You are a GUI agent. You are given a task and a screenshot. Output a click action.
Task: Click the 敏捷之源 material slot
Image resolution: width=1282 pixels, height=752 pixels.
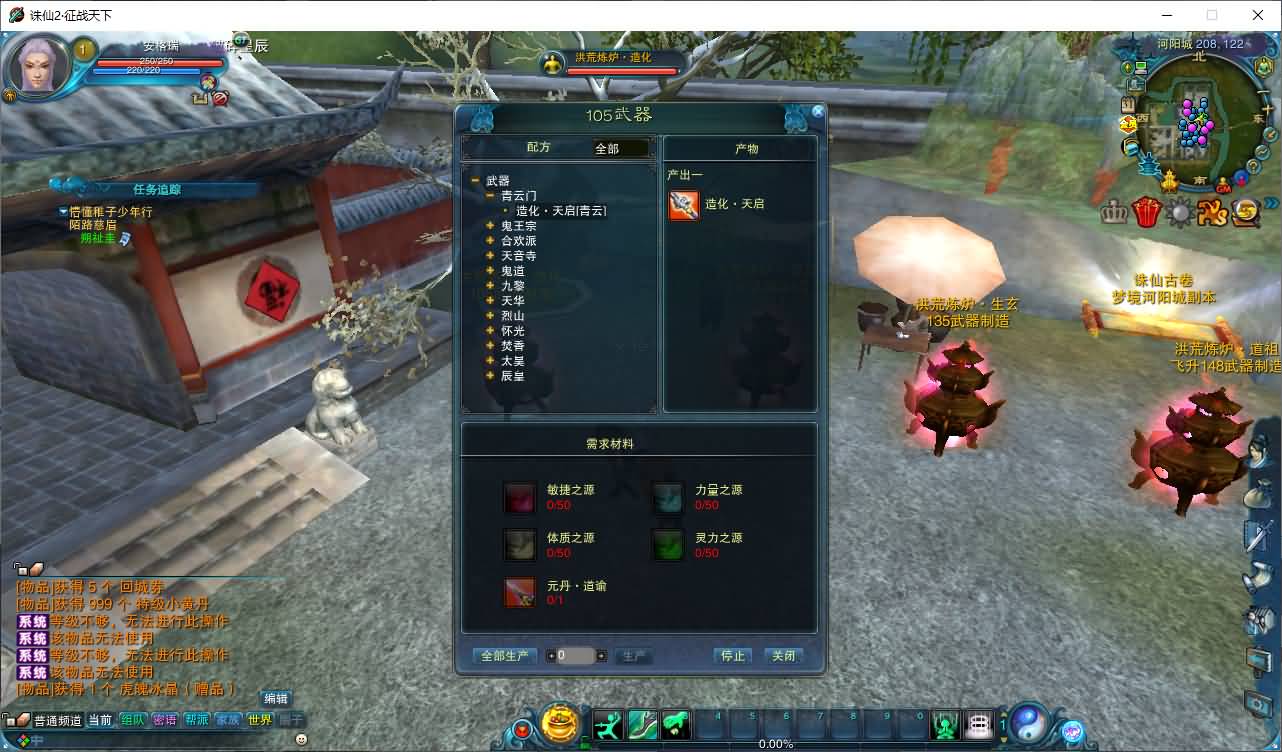[x=519, y=497]
